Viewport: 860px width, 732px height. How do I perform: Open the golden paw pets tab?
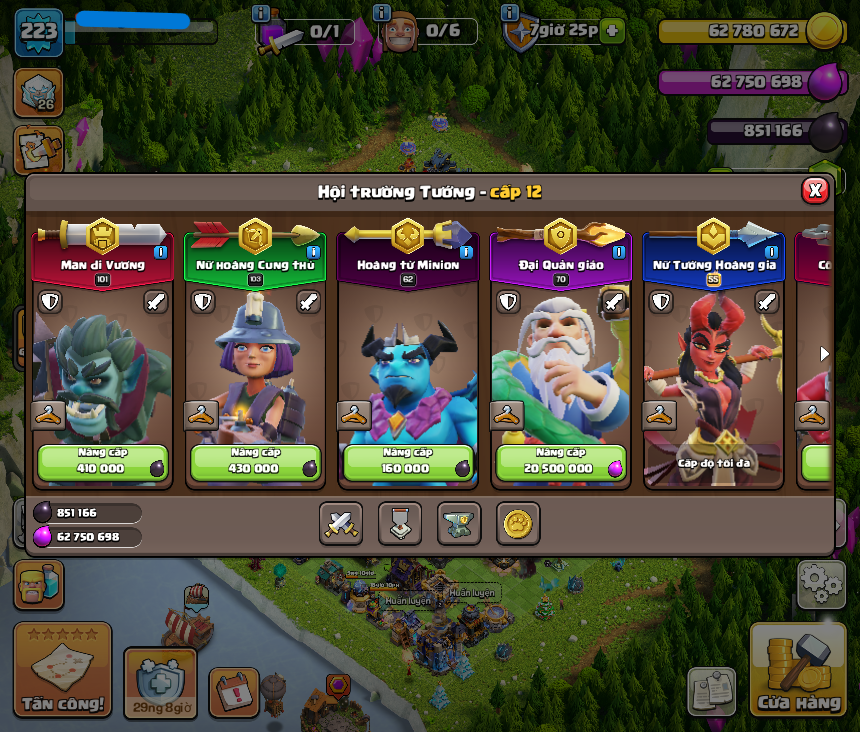[518, 523]
